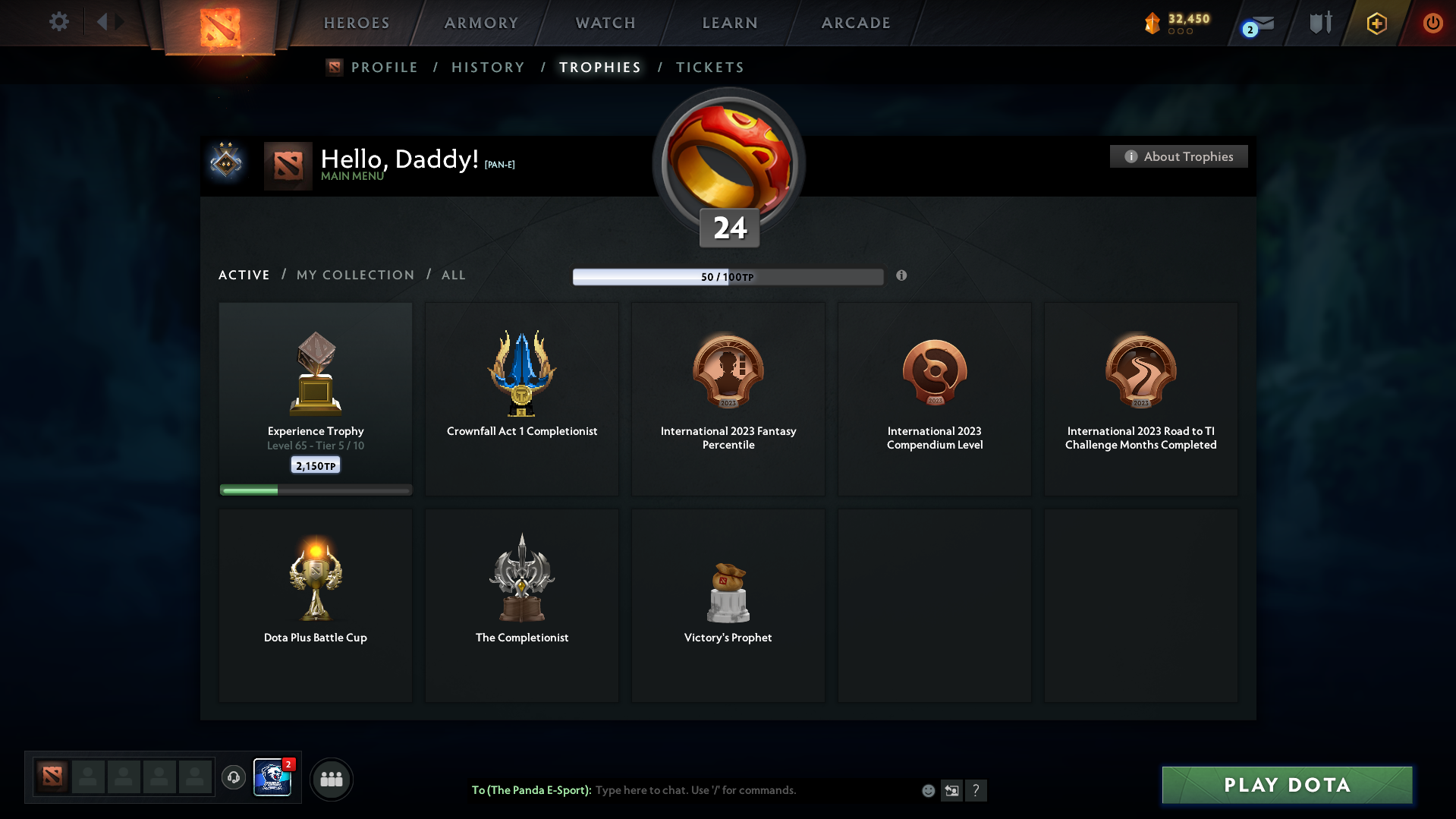This screenshot has height=819, width=1456.
Task: Switch to the ALL trophies filter
Action: point(453,275)
